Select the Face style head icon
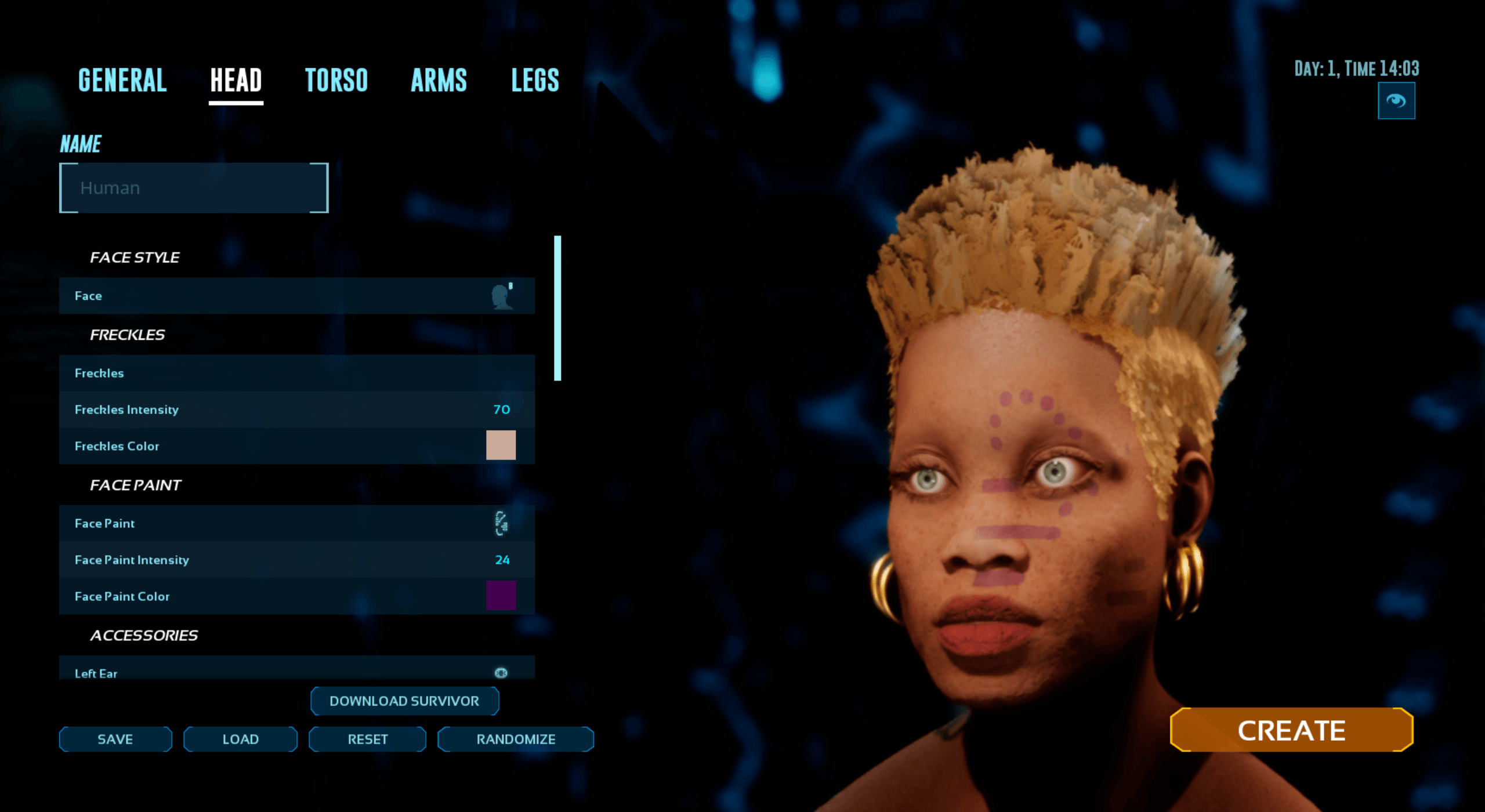 tap(501, 296)
